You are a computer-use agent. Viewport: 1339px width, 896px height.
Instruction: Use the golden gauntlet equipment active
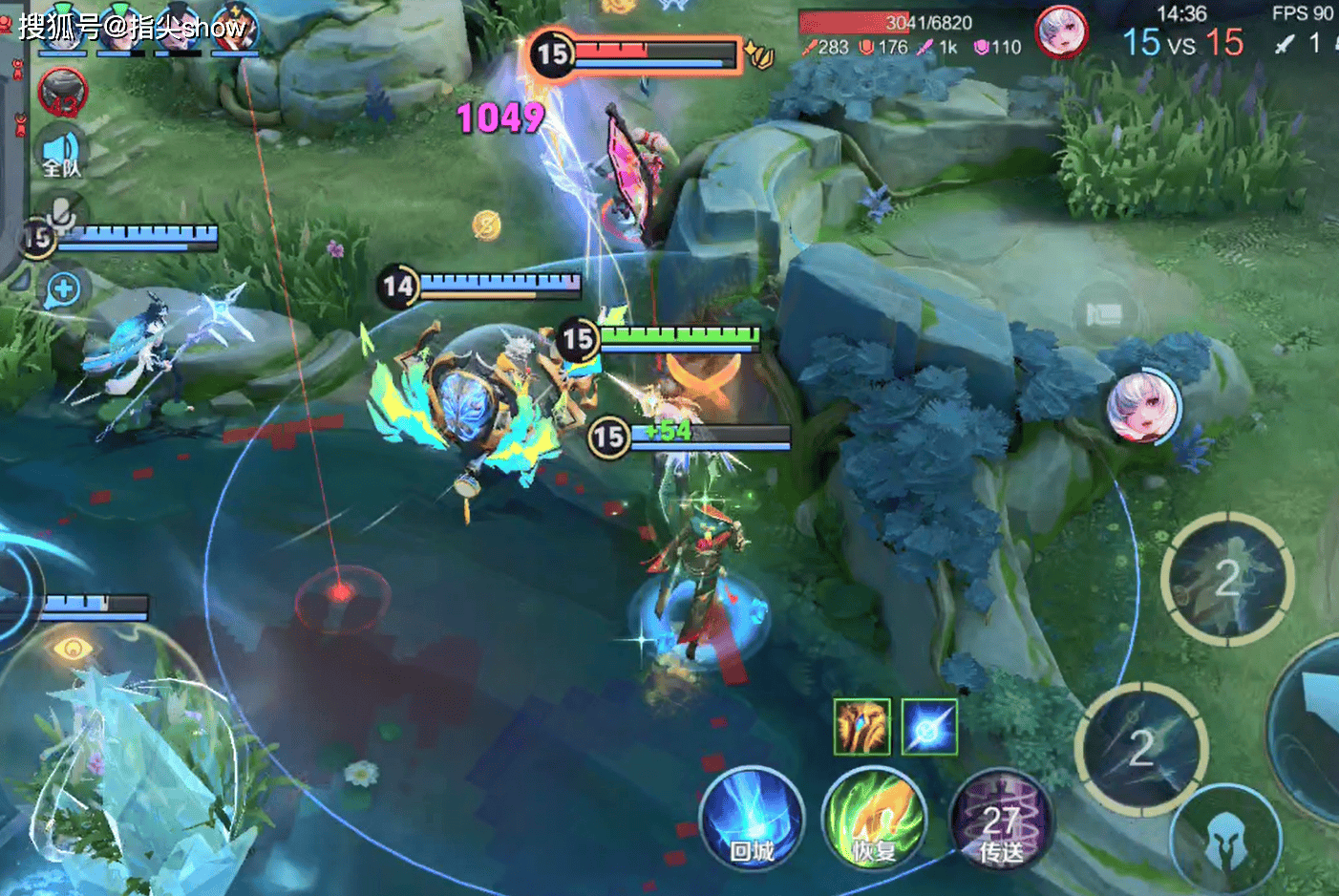pos(861,727)
